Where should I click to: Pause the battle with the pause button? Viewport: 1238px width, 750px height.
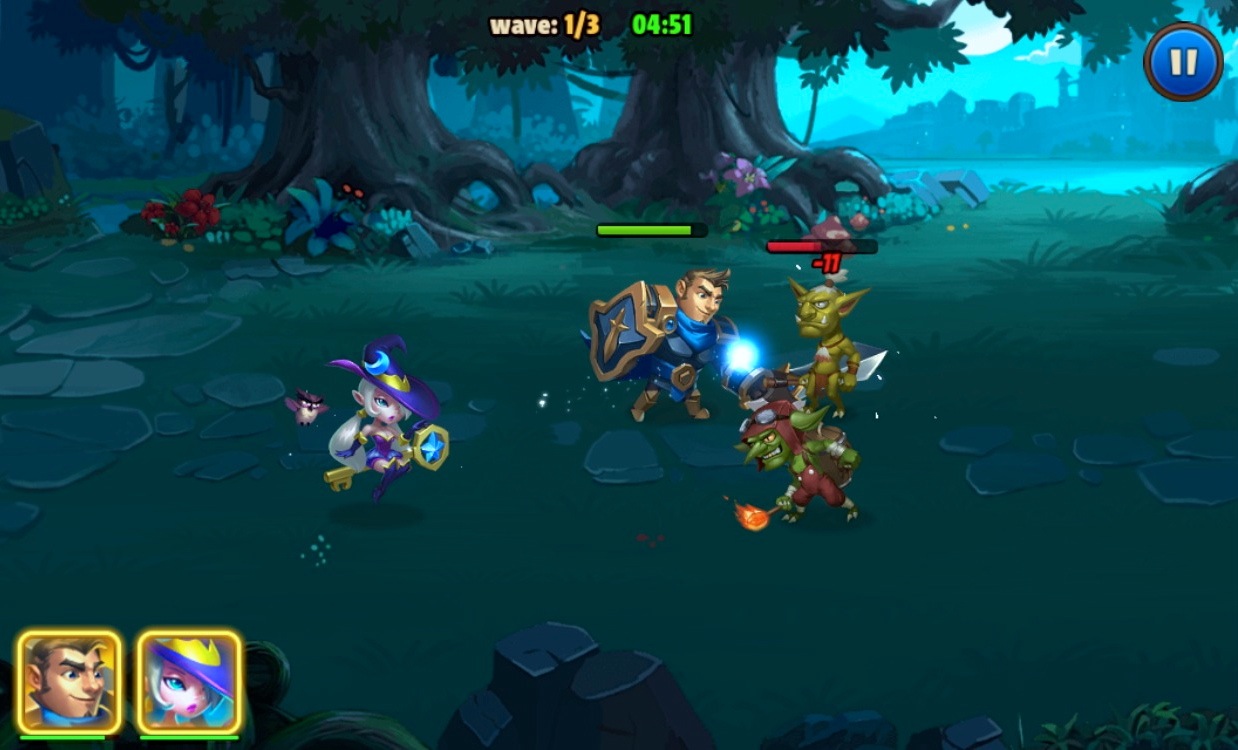[1183, 62]
